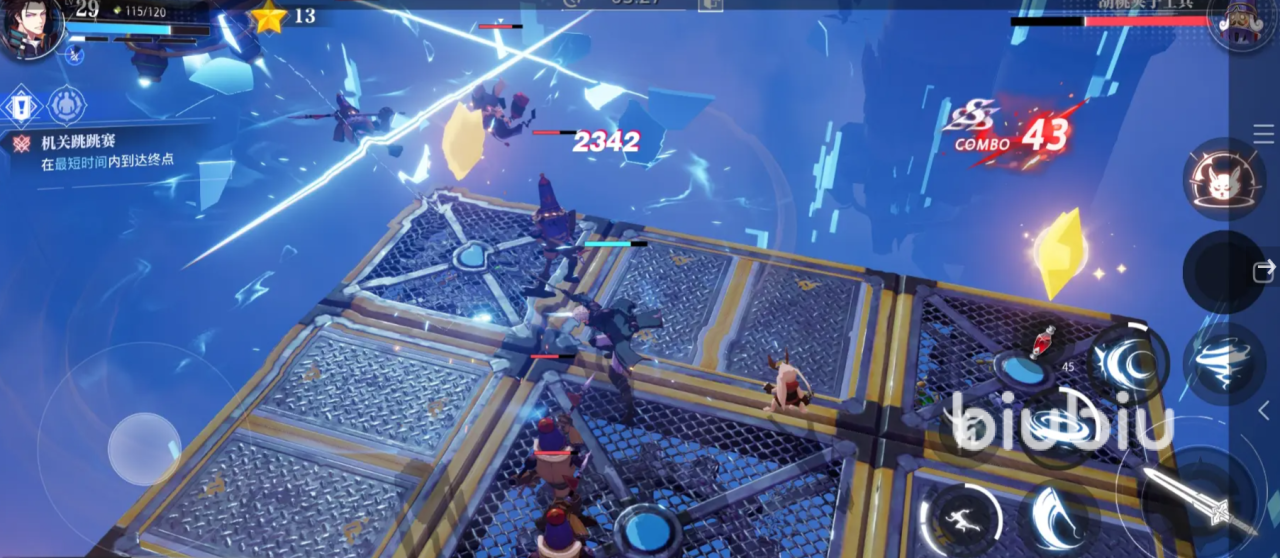Open the side panel hamburger menu
This screenshot has height=558, width=1280.
pos(1262,134)
